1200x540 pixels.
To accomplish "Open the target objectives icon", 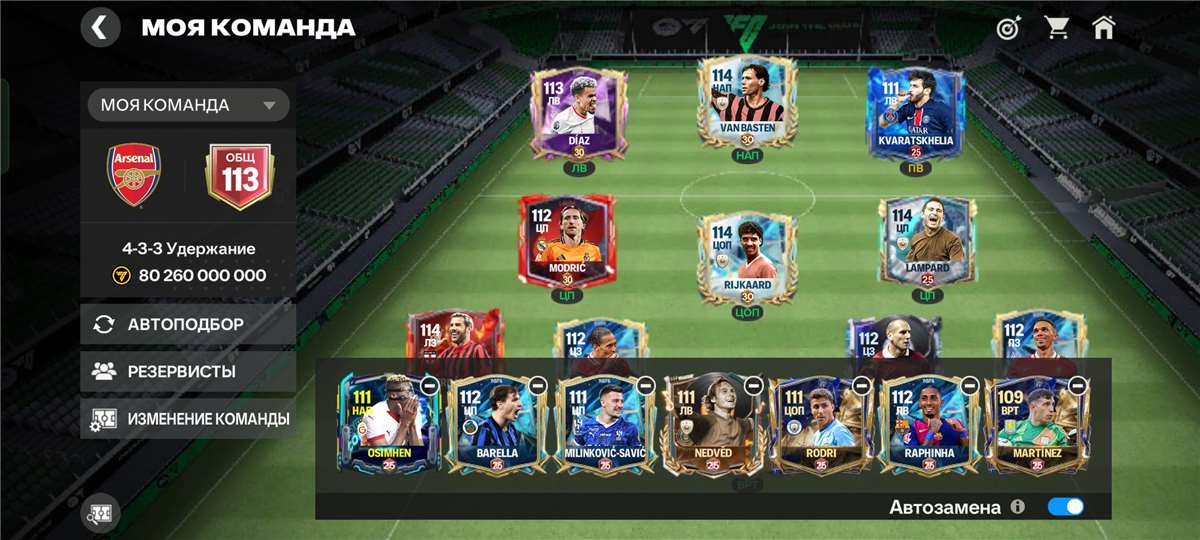I will point(1008,28).
